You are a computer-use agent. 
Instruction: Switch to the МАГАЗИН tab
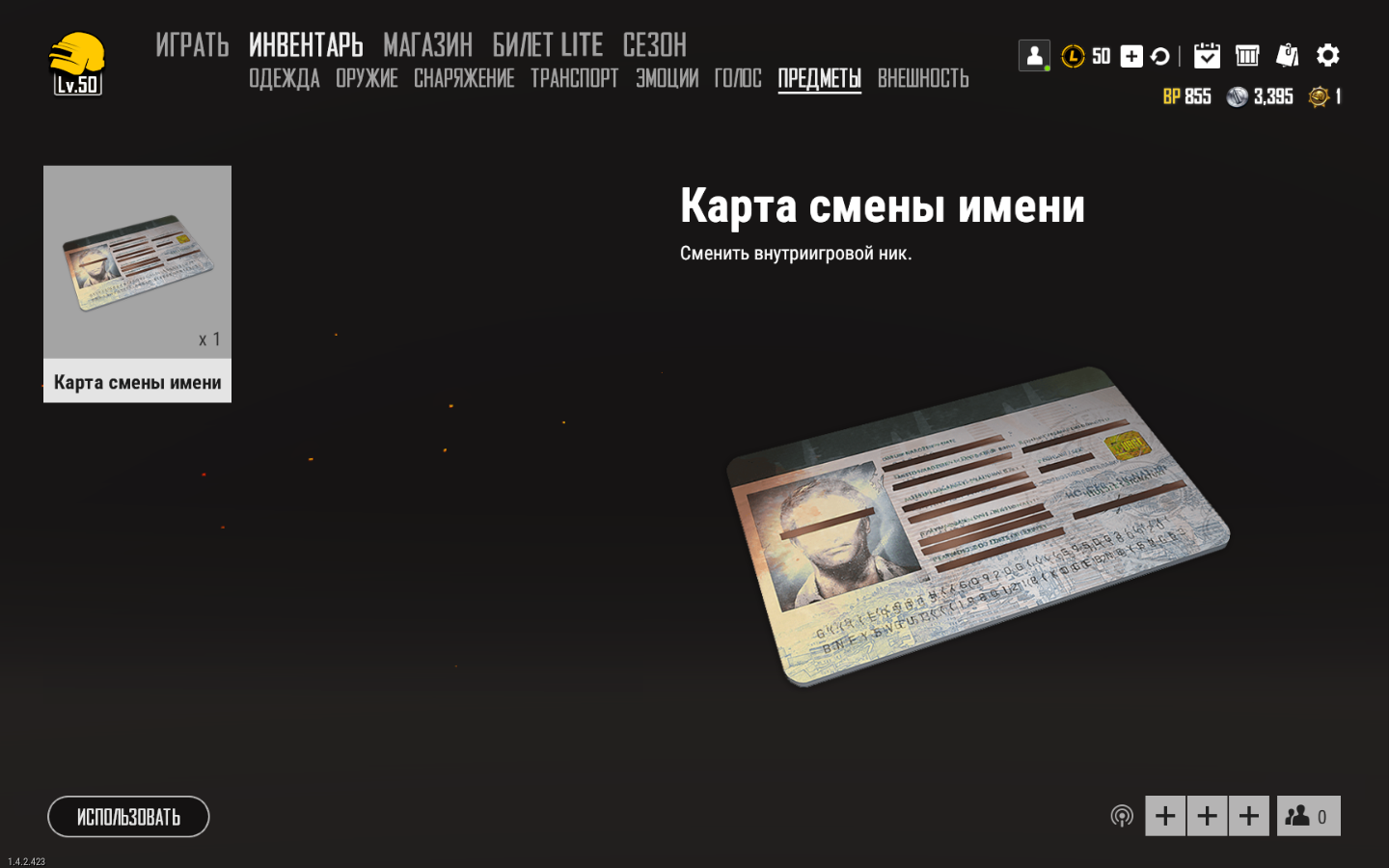pos(427,44)
